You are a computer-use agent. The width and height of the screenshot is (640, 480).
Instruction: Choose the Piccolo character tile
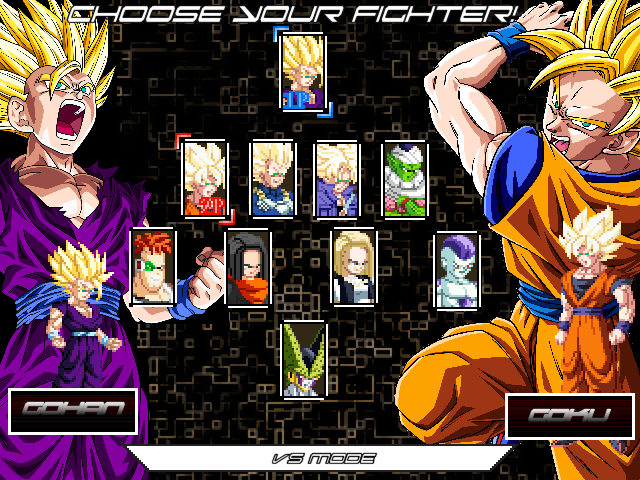pyautogui.click(x=406, y=178)
